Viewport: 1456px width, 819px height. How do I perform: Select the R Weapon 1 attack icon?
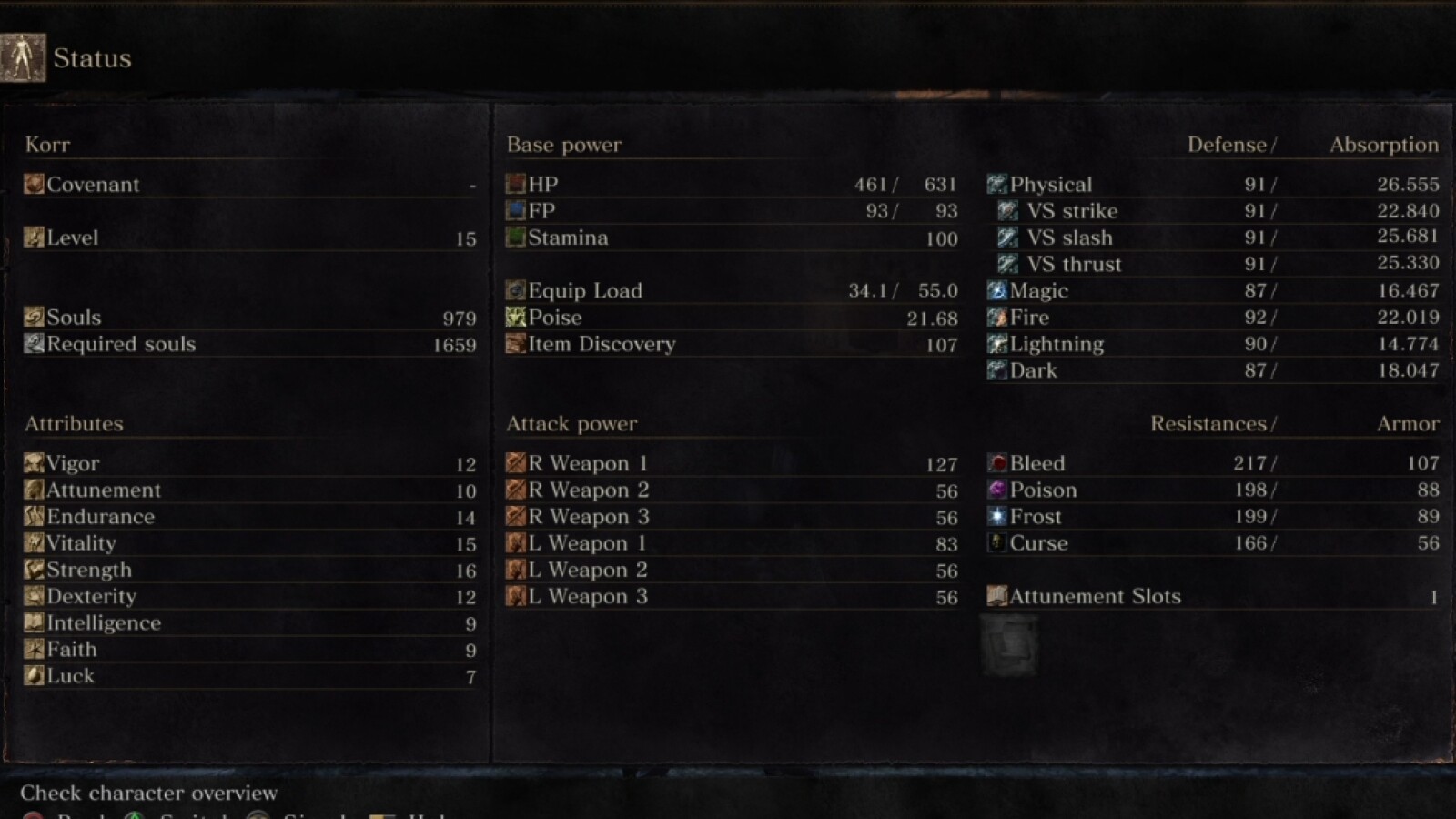pos(514,463)
